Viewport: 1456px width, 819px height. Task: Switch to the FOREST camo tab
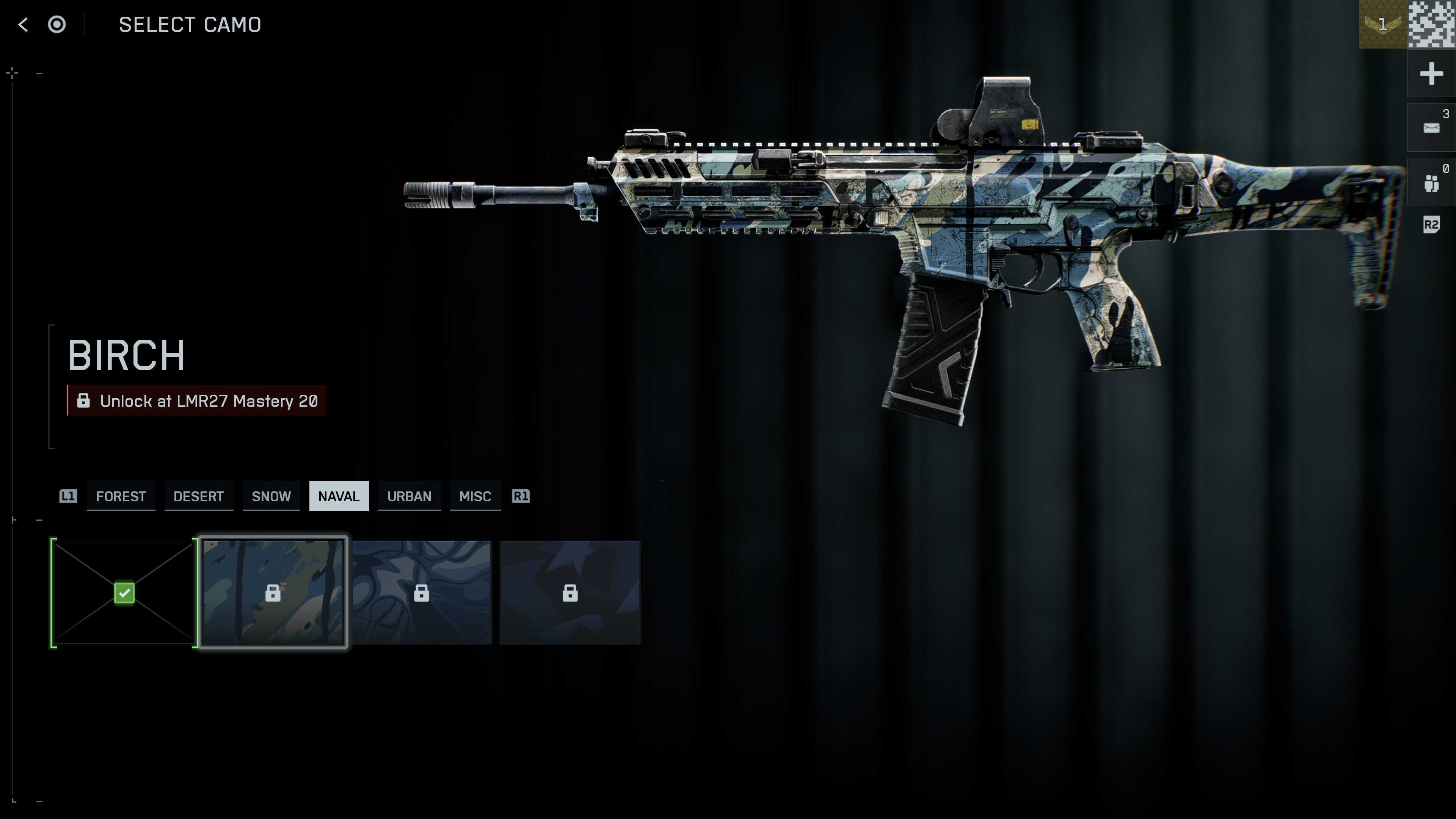point(121,496)
